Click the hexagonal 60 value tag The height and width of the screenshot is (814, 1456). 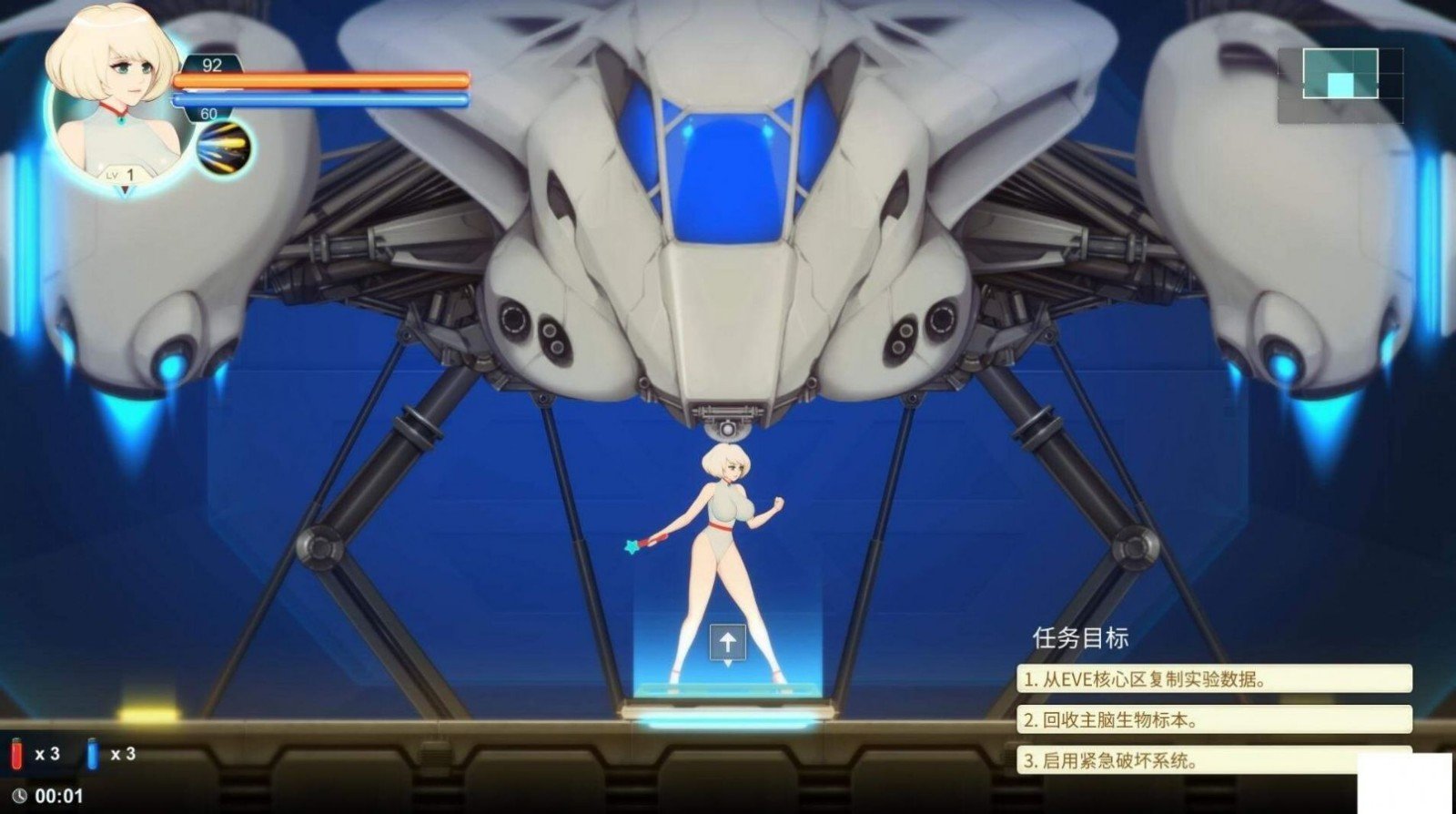pos(208,113)
